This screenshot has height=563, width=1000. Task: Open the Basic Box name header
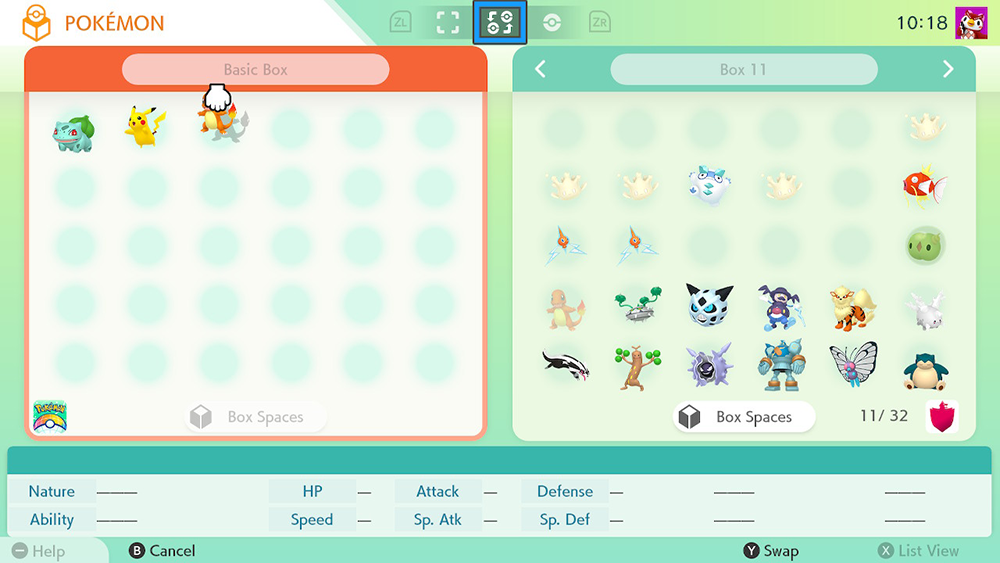(255, 70)
